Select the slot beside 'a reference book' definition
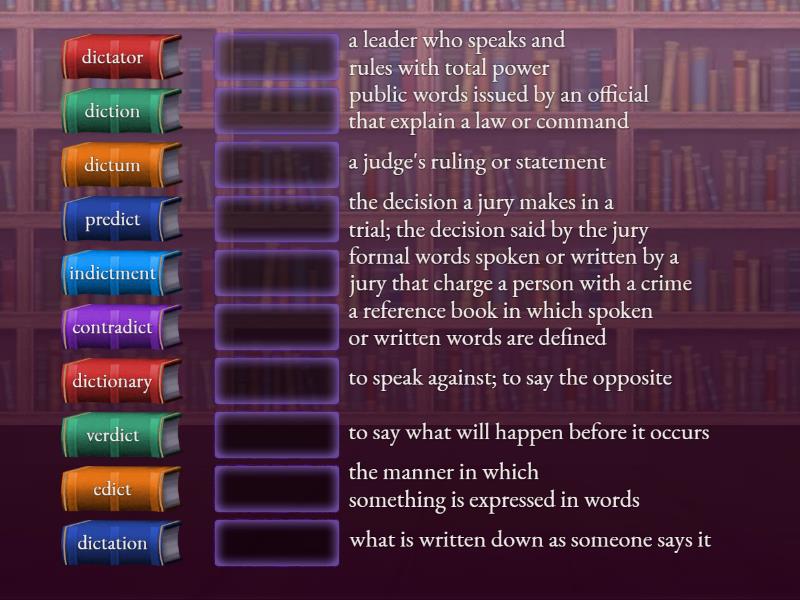The width and height of the screenshot is (800, 600). (x=277, y=327)
